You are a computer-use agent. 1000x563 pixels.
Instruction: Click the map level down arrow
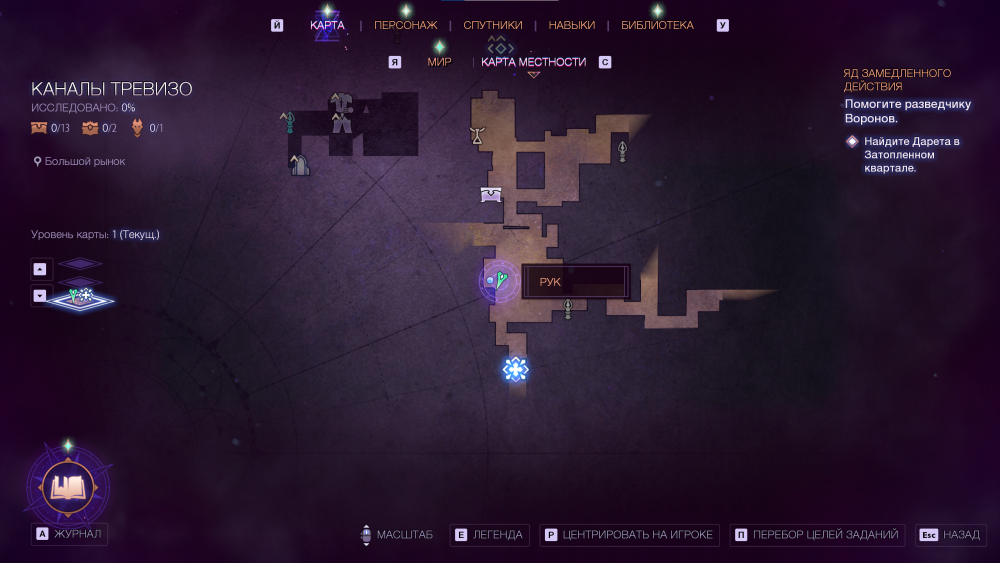point(39,295)
